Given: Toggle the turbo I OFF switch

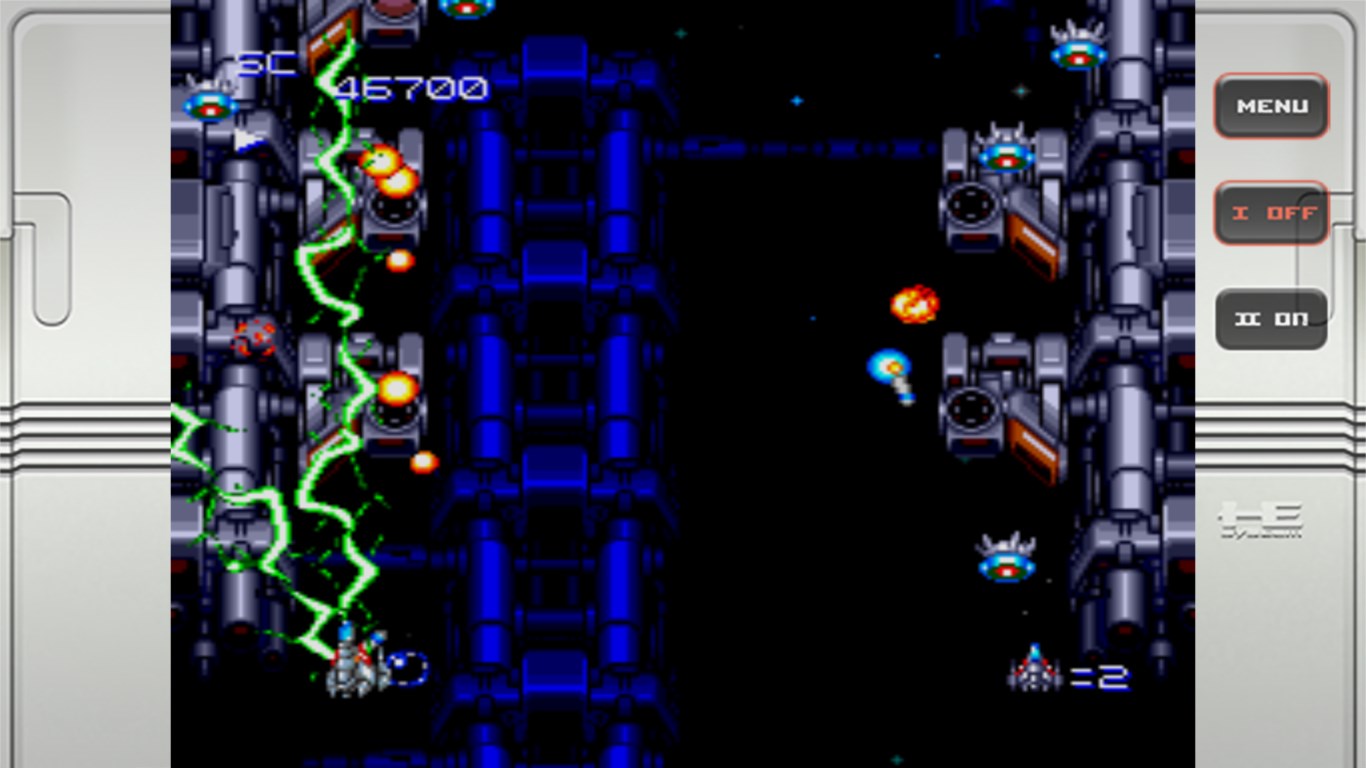Looking at the screenshot, I should tap(1271, 213).
